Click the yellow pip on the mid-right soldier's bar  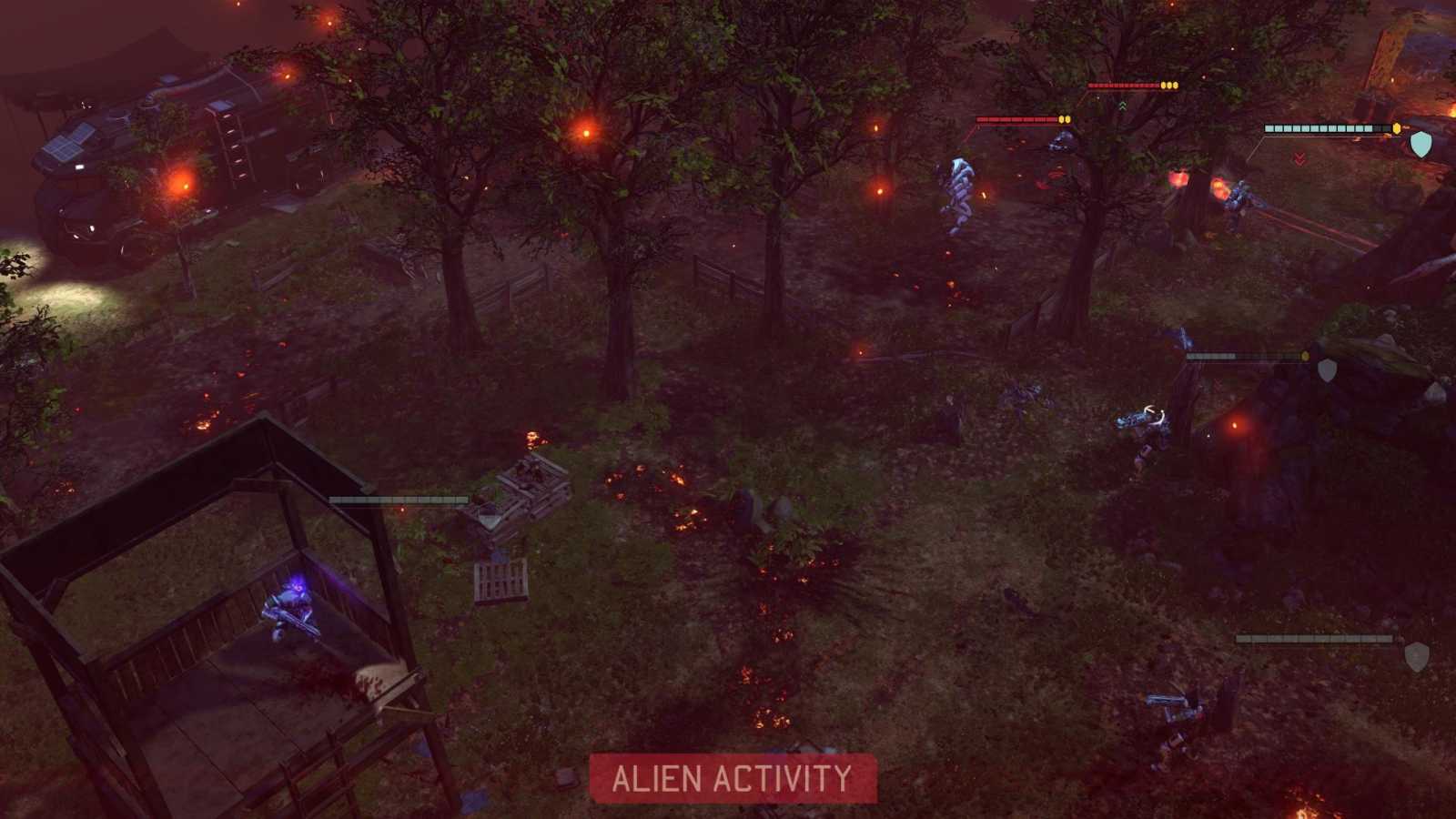(1305, 356)
